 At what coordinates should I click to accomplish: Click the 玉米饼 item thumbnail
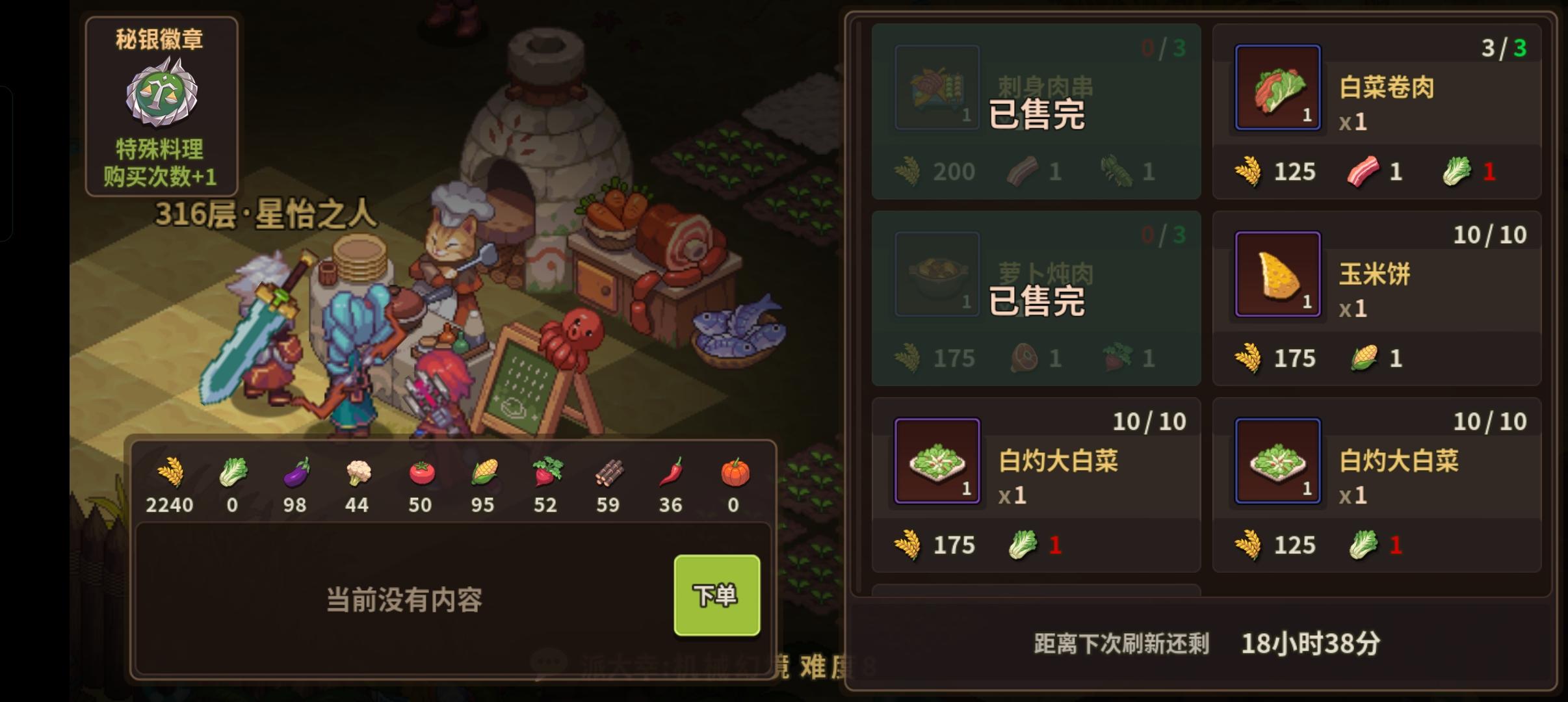tap(1278, 274)
